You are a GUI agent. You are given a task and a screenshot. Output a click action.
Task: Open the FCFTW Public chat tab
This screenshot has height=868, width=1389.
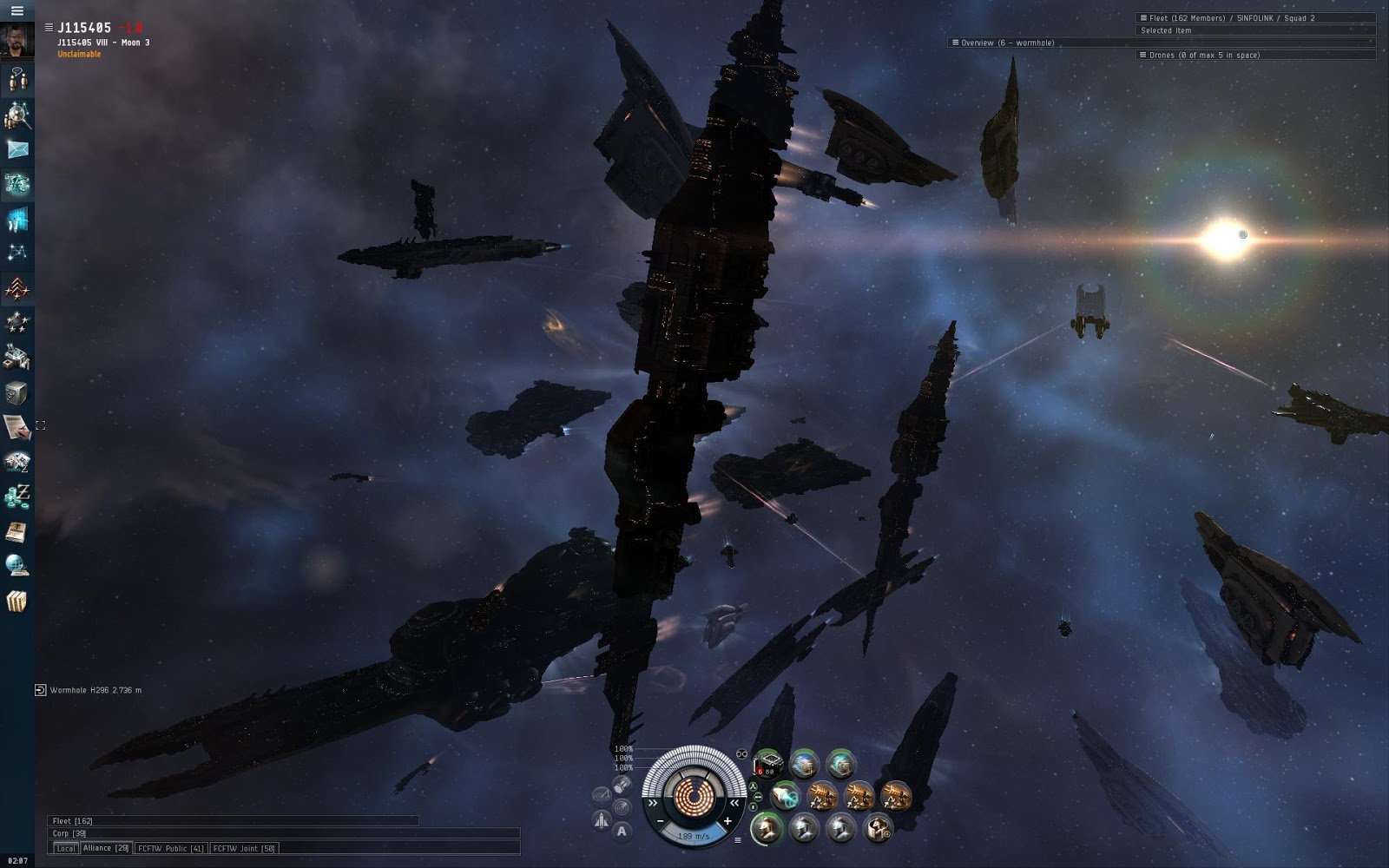click(x=170, y=848)
